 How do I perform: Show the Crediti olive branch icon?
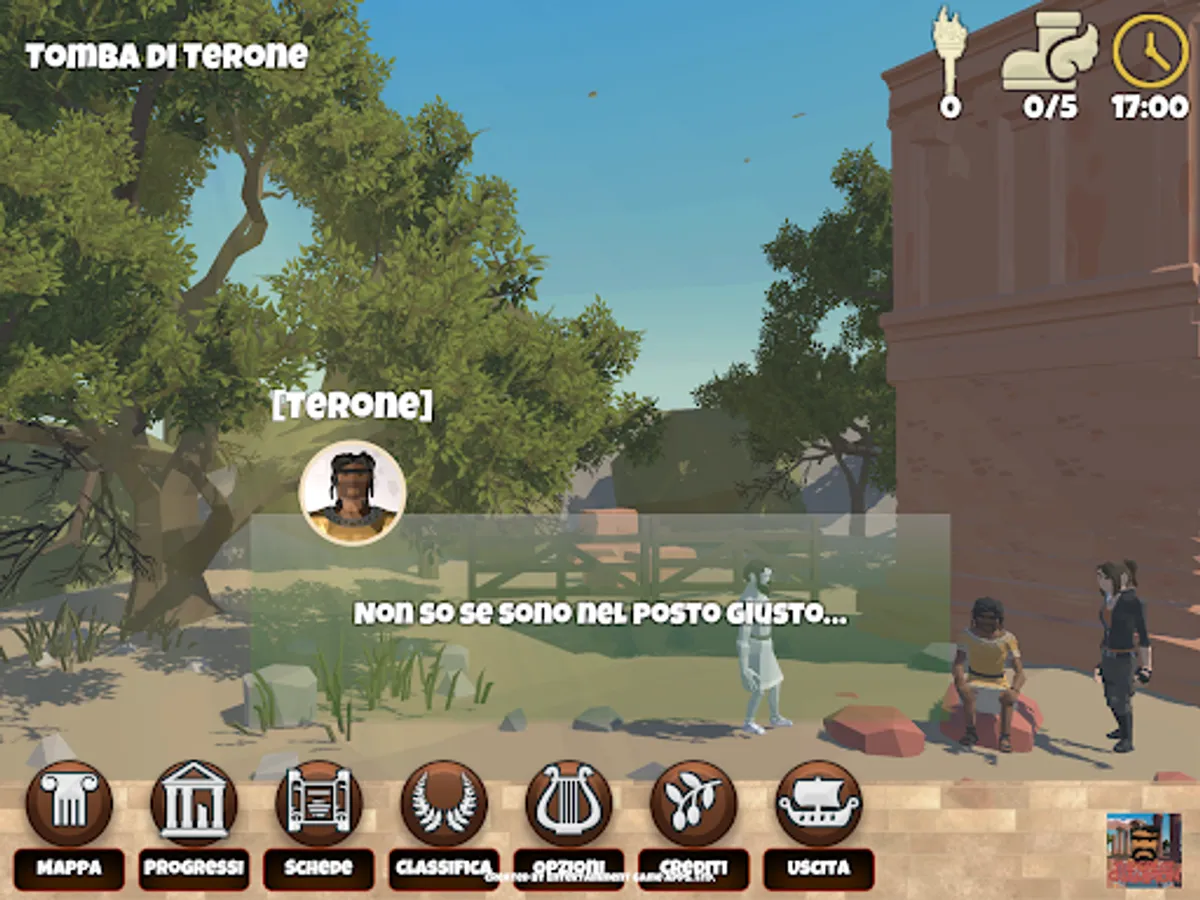point(694,803)
